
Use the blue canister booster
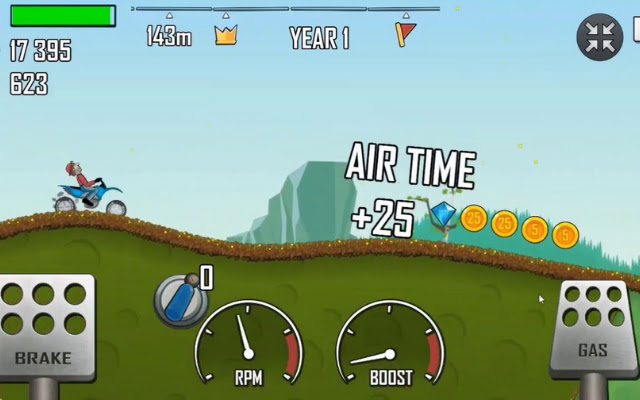pos(179,299)
